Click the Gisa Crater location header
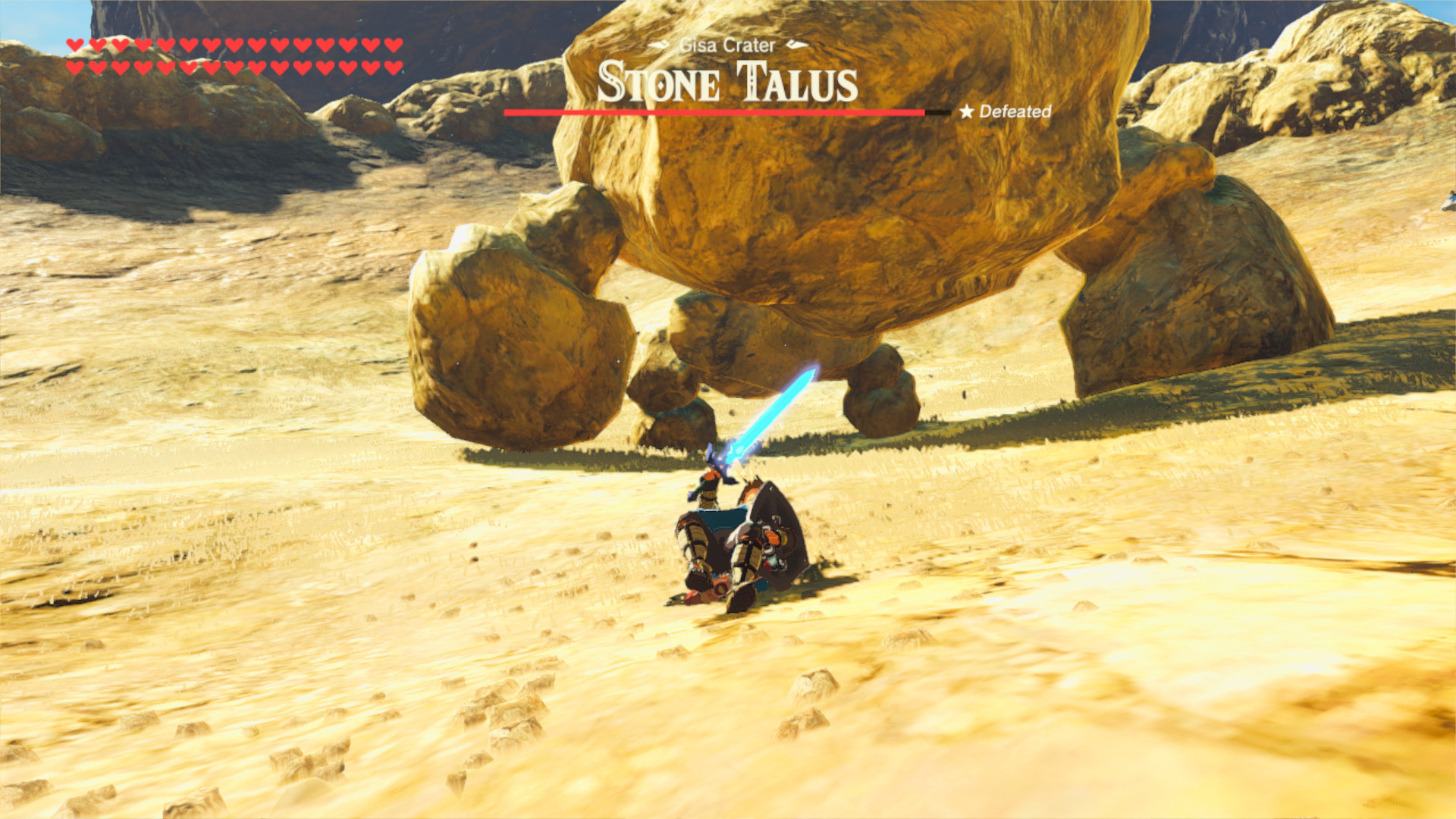Viewport: 1456px width, 819px height. [x=726, y=45]
